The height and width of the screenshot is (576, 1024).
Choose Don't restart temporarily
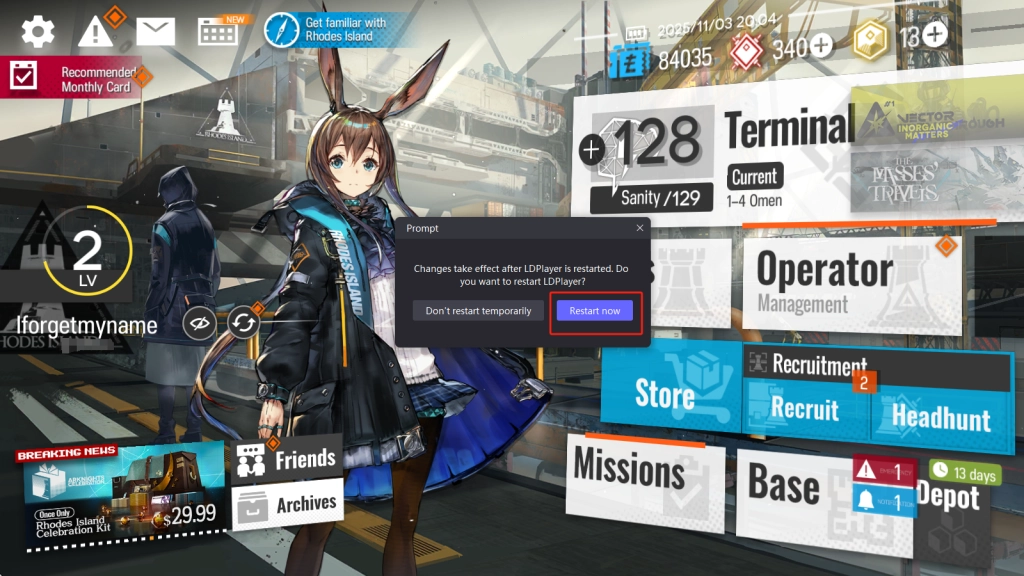pos(478,311)
